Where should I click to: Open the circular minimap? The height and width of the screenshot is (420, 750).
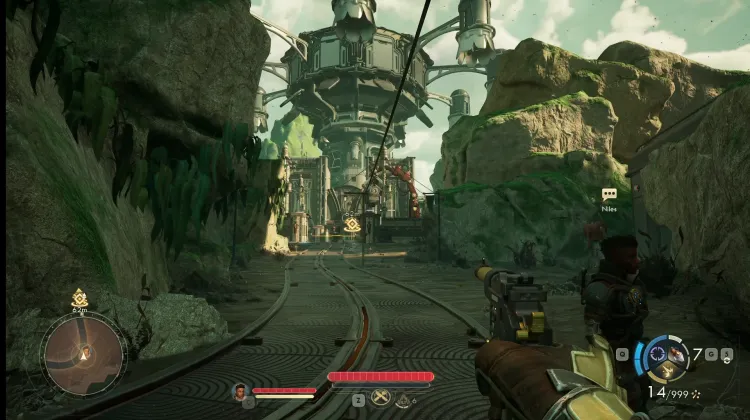tap(83, 353)
